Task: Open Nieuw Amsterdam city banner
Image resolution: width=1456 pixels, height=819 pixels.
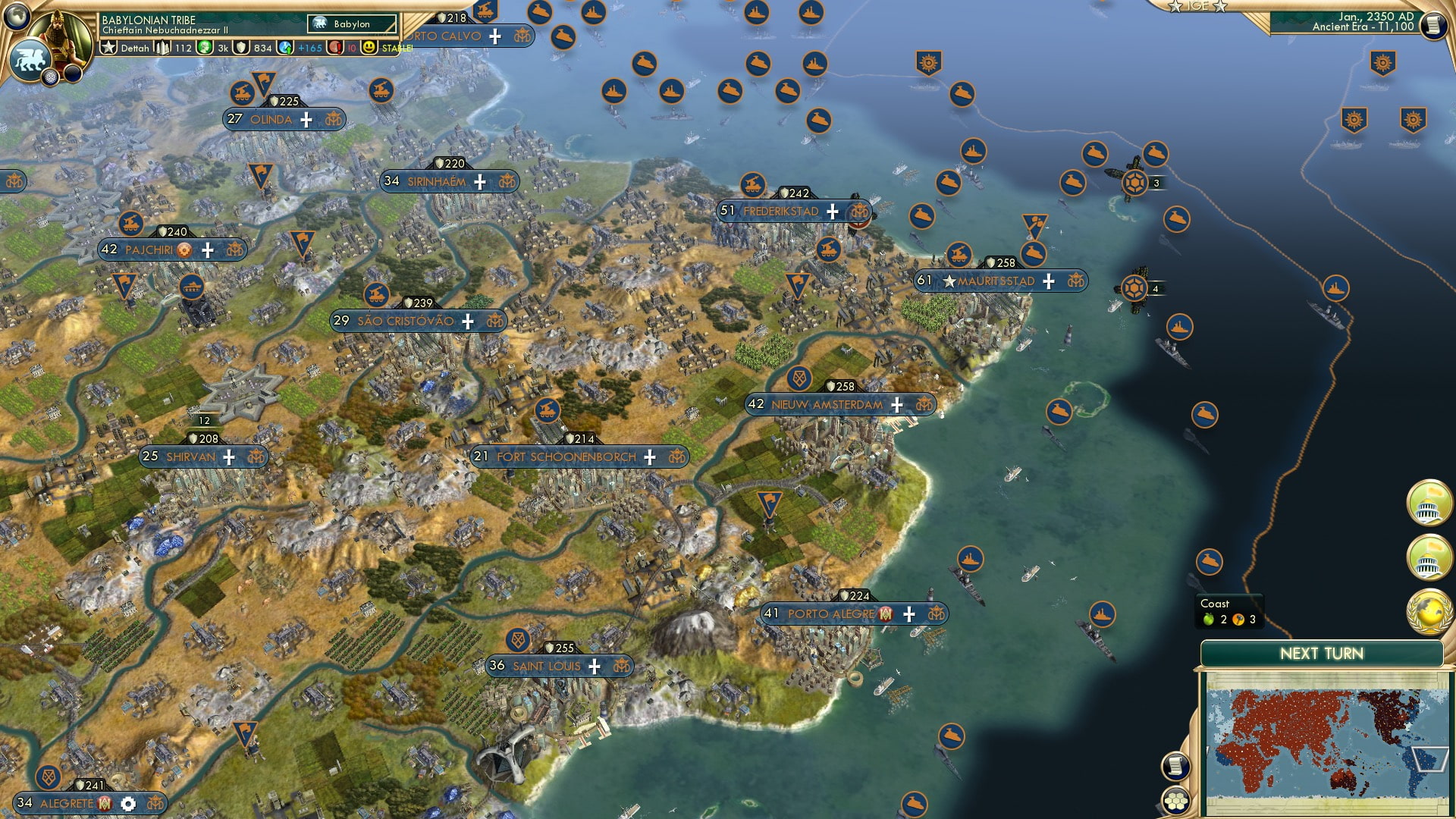Action: [827, 405]
